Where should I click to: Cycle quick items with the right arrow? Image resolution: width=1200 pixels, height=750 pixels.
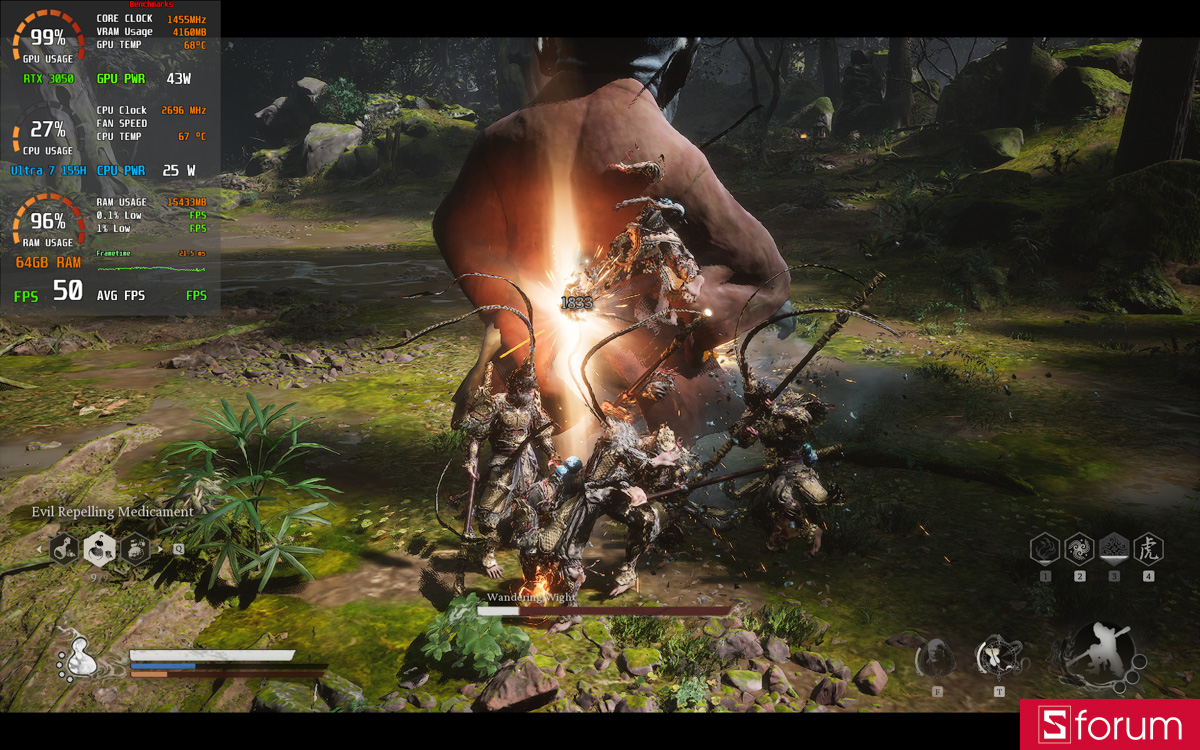pyautogui.click(x=160, y=548)
